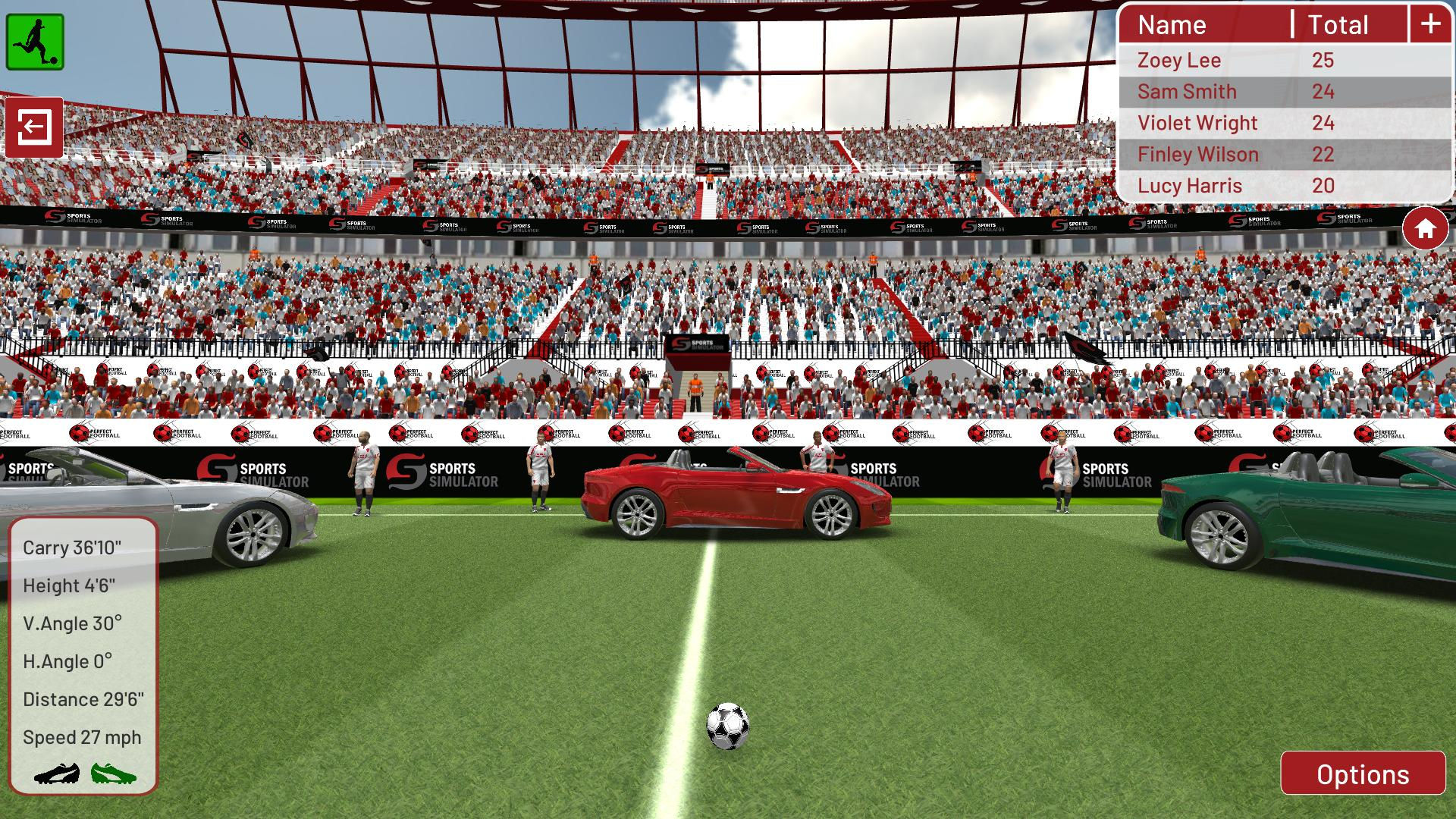Click the red exit arrow icon

34,127
